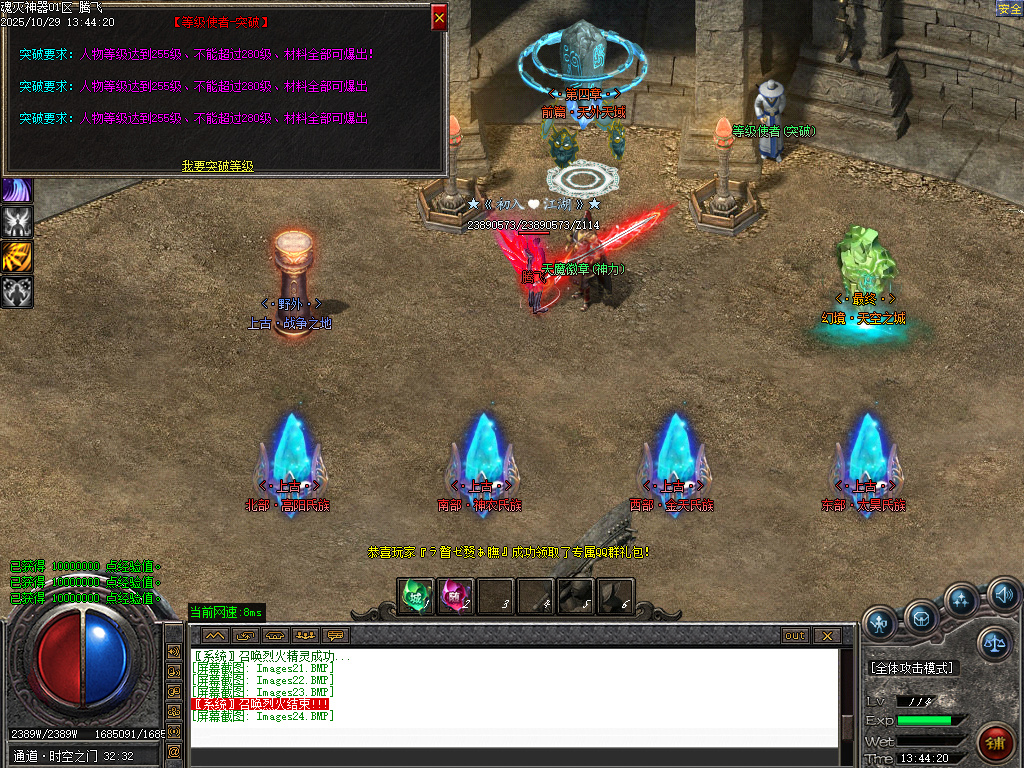Close the chat panel with the X button
1024x768 pixels.
coord(826,636)
